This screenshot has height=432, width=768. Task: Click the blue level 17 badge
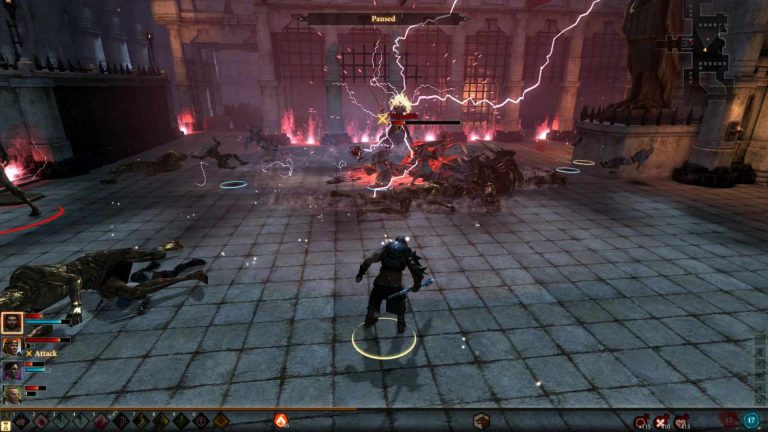751,421
